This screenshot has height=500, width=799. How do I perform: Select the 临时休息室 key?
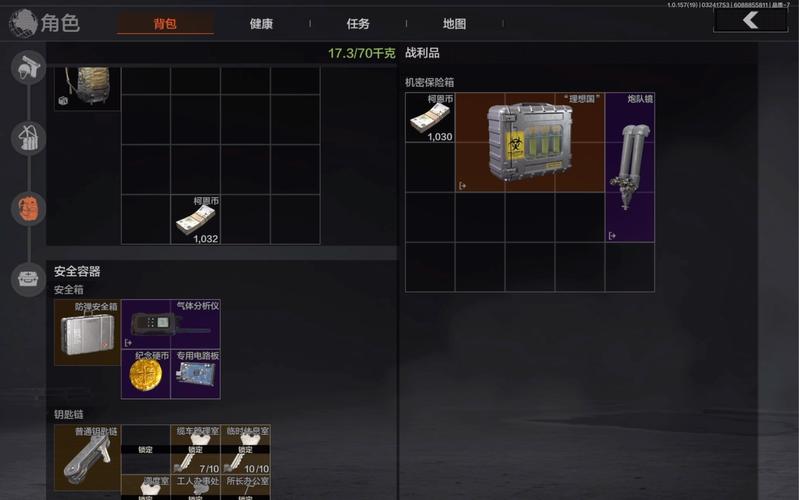tap(246, 449)
